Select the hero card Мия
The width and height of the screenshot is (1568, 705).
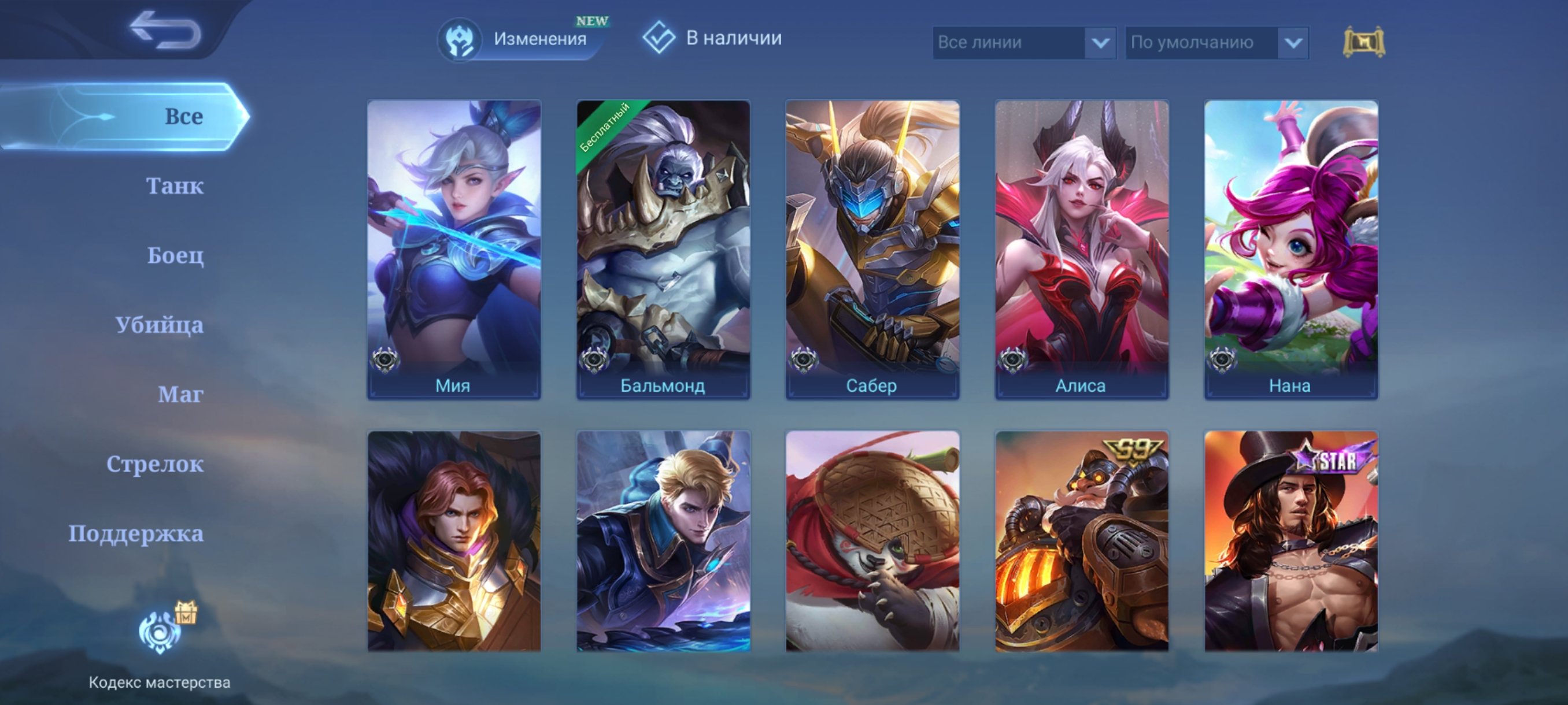click(453, 250)
